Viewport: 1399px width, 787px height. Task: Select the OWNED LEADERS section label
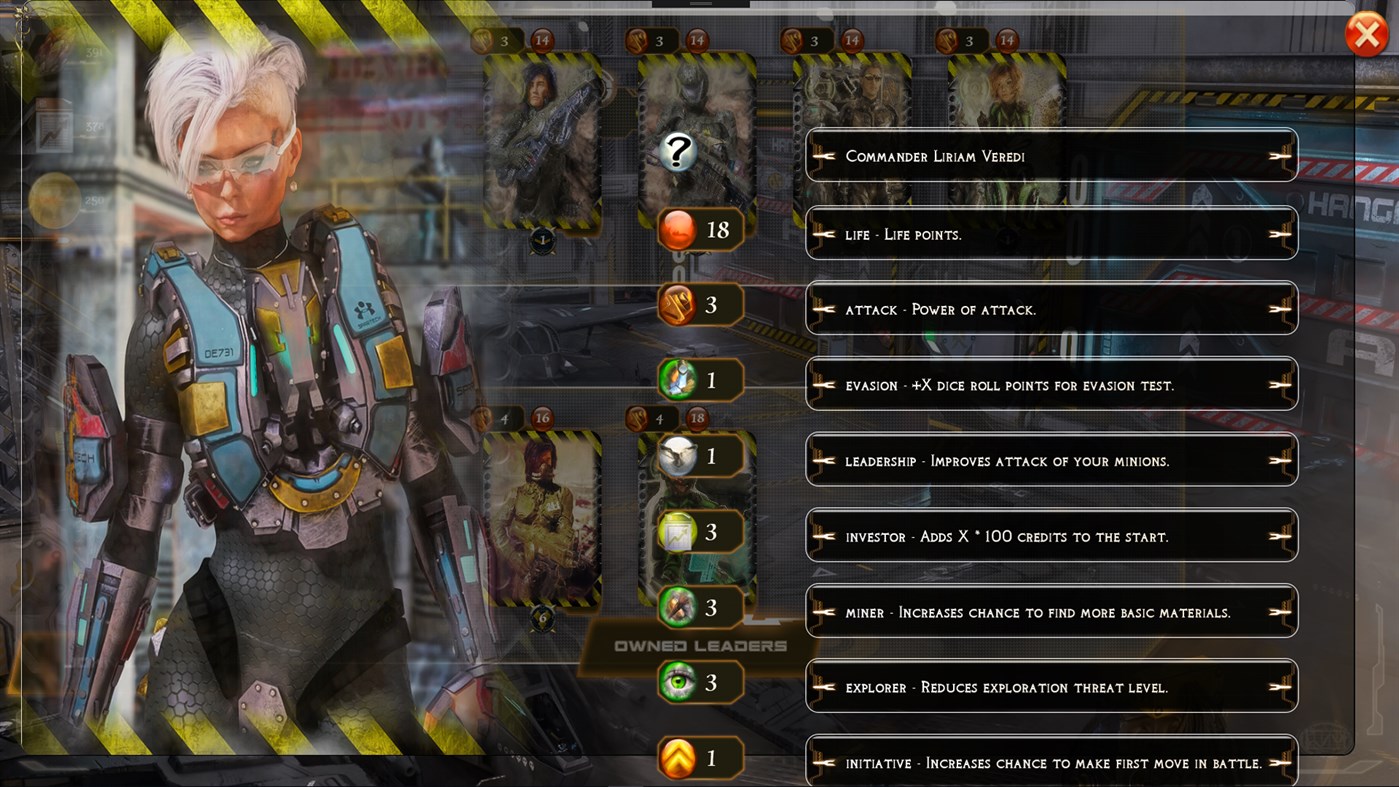(700, 645)
